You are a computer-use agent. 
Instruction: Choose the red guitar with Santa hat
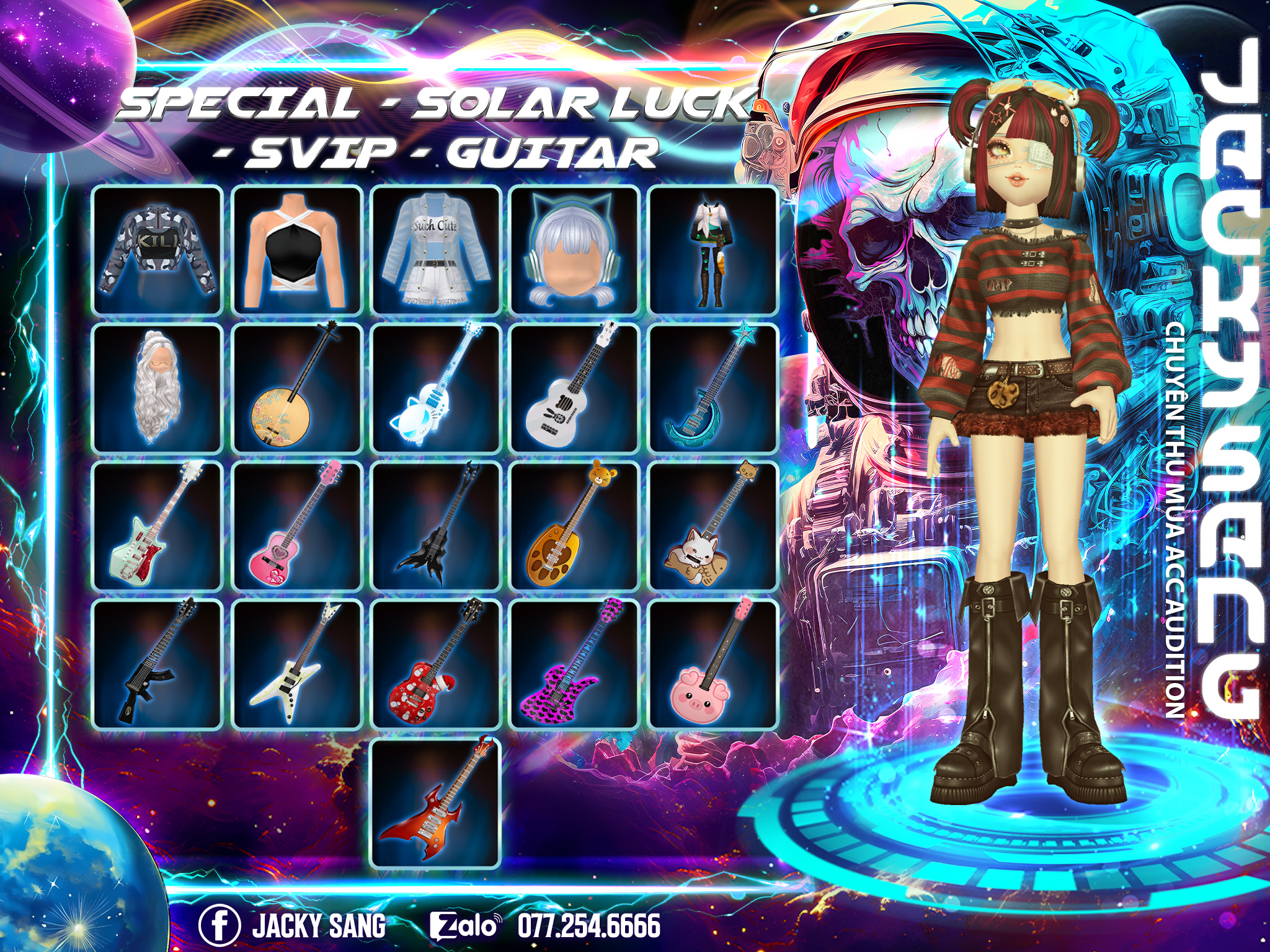click(436, 665)
